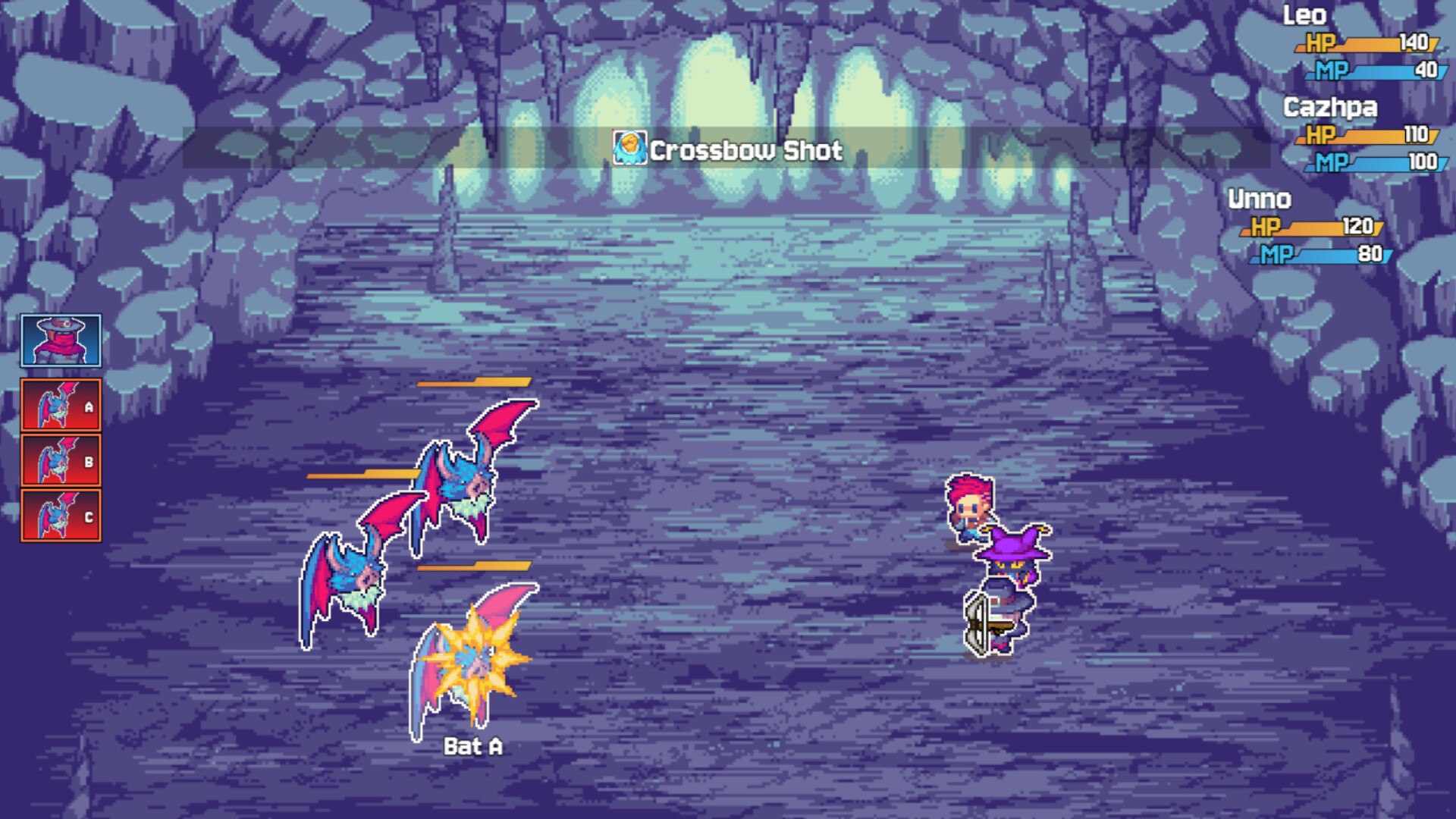Click Cazhpa's name in the status panel

tap(1331, 108)
